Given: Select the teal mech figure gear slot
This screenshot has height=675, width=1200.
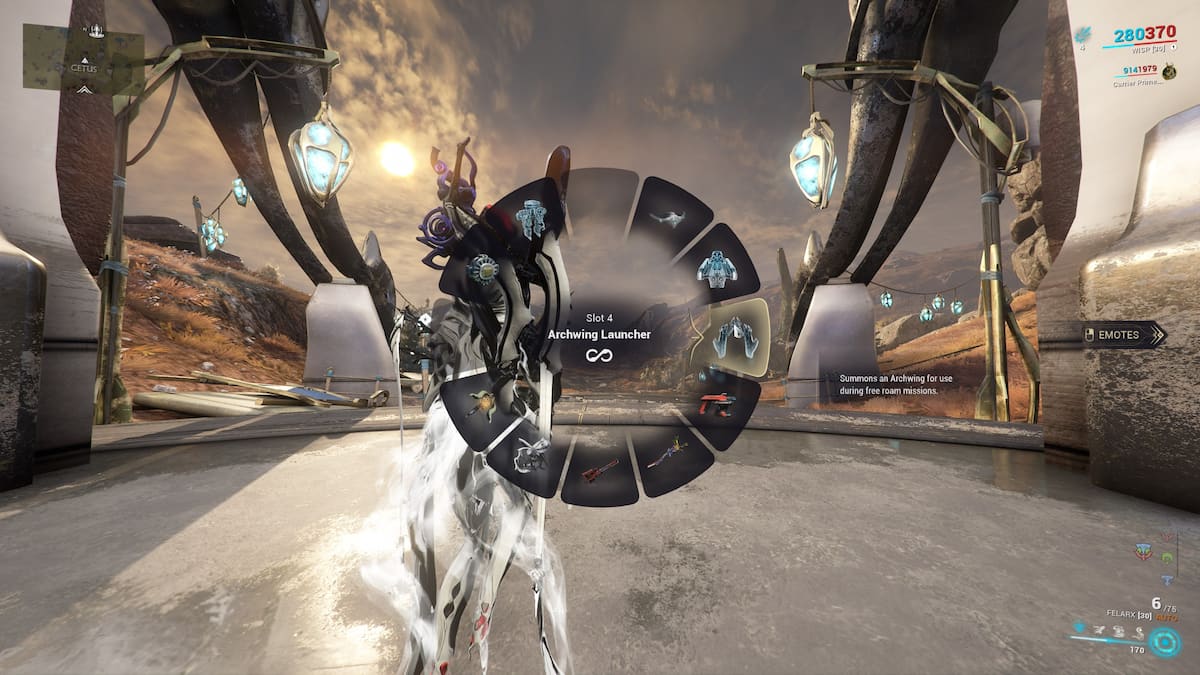Looking at the screenshot, I should tap(532, 219).
